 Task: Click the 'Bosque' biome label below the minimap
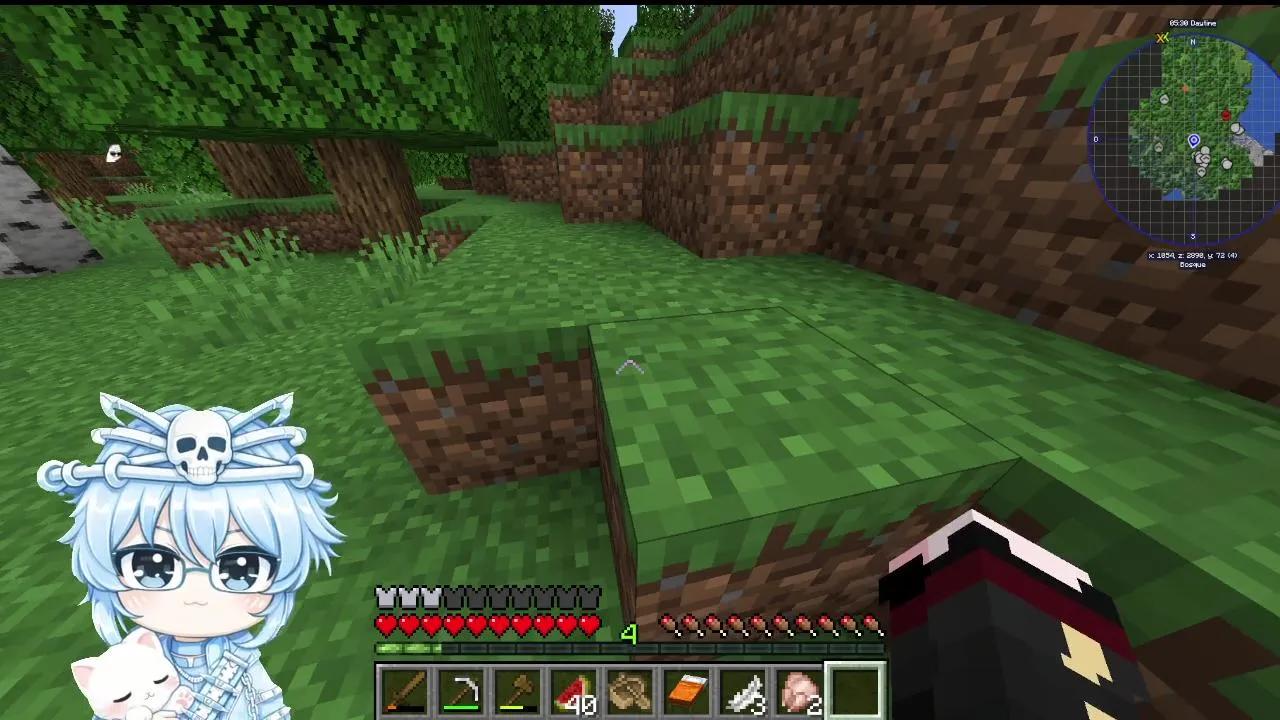1193,265
